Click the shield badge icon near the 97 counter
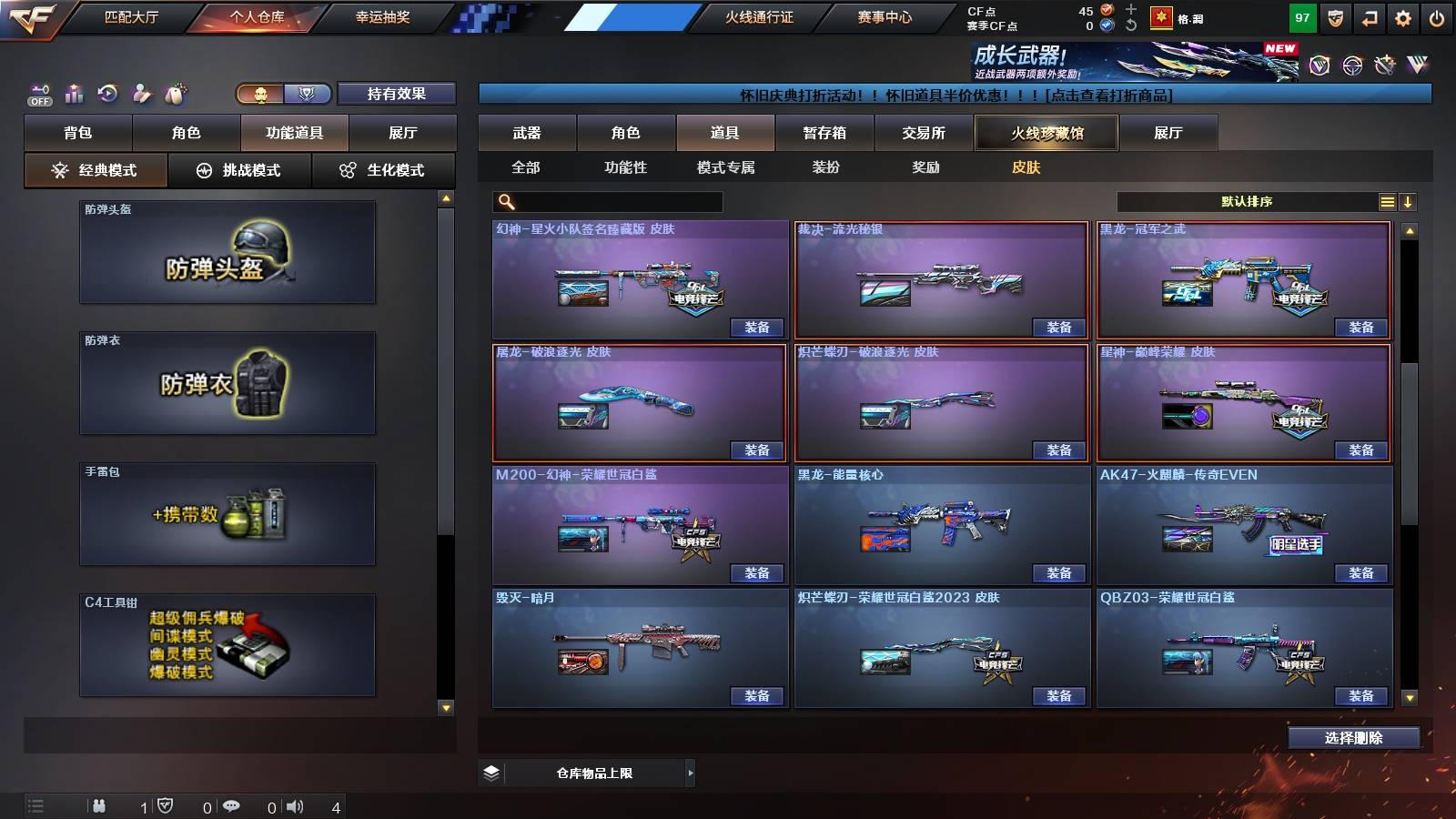Screen dimensions: 1456x819 point(1334,16)
